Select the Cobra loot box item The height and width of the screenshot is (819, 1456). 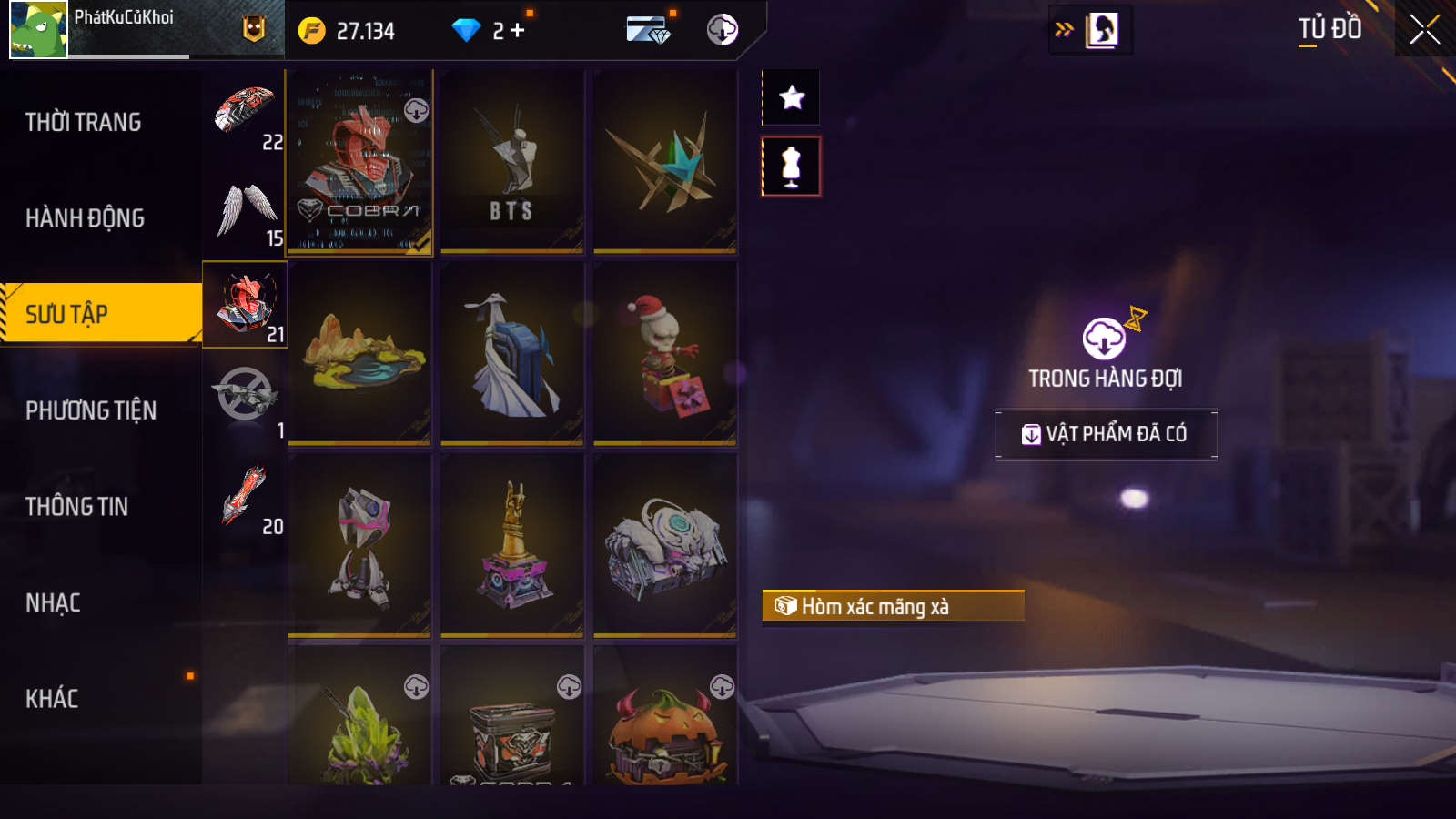pos(359,162)
